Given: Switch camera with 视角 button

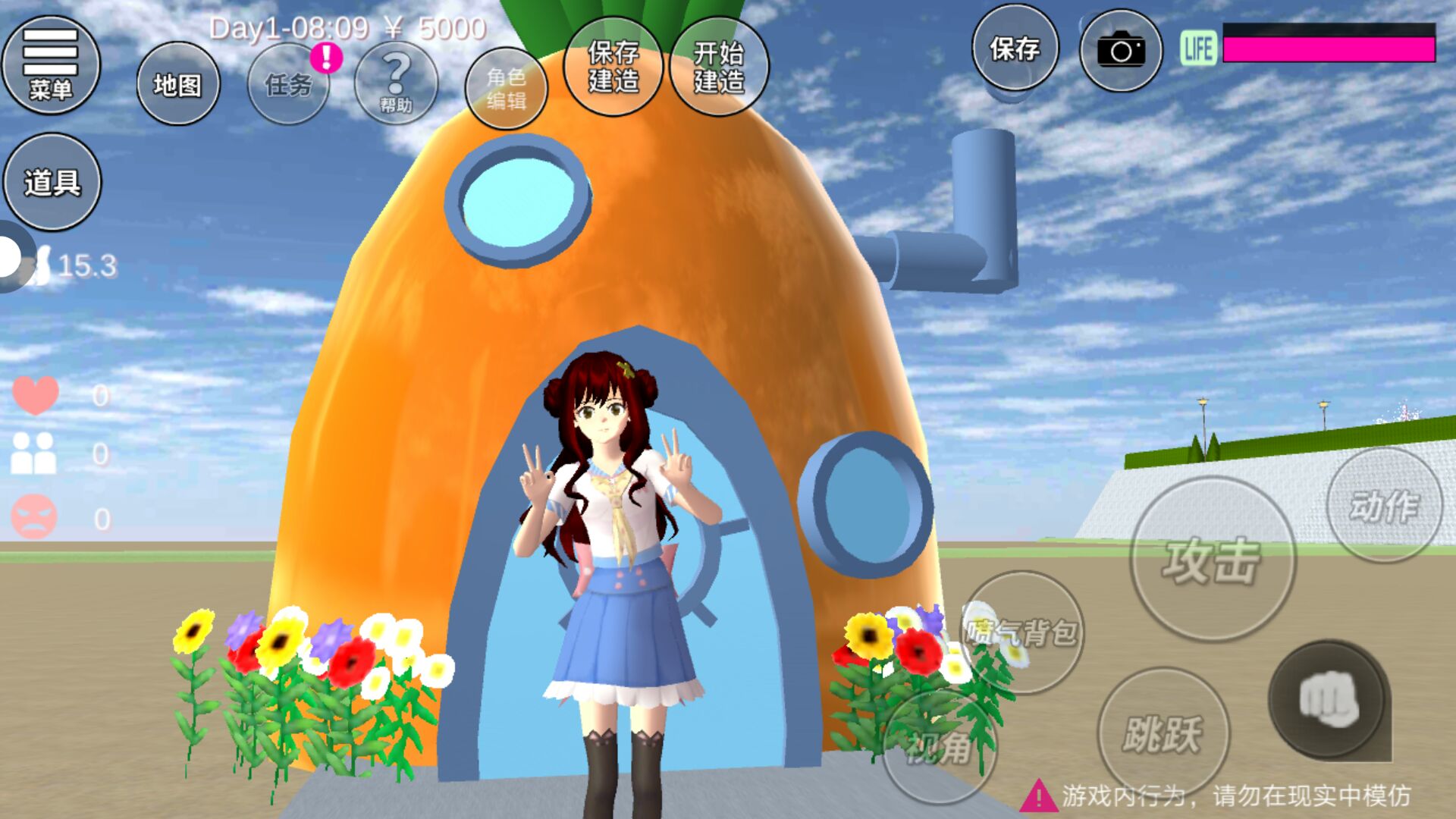Looking at the screenshot, I should tap(940, 747).
